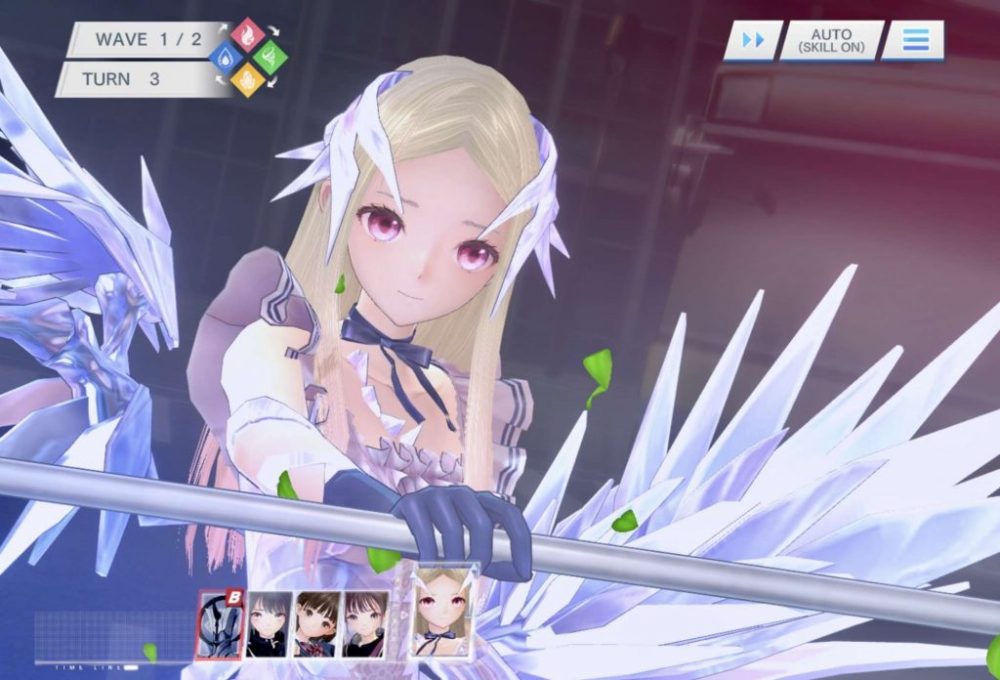Click the green wind element diamond
This screenshot has width=1000, height=680.
[270, 57]
